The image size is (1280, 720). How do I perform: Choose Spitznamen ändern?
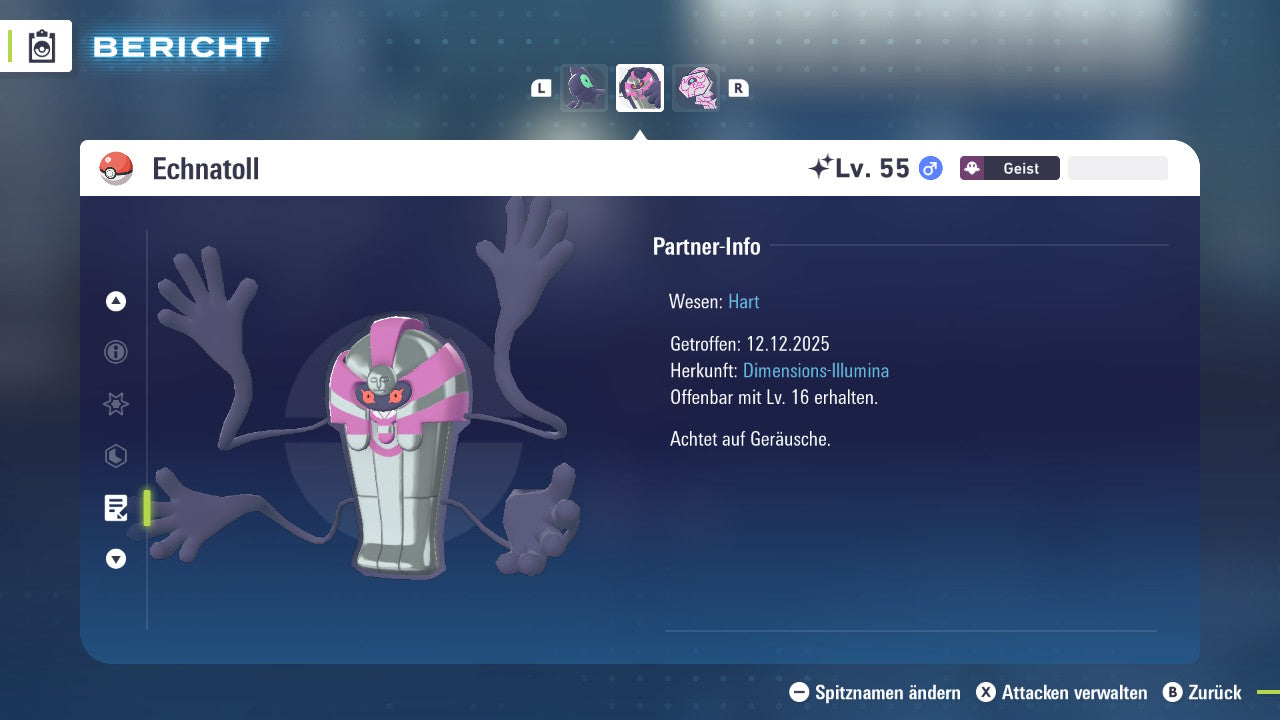tap(875, 692)
